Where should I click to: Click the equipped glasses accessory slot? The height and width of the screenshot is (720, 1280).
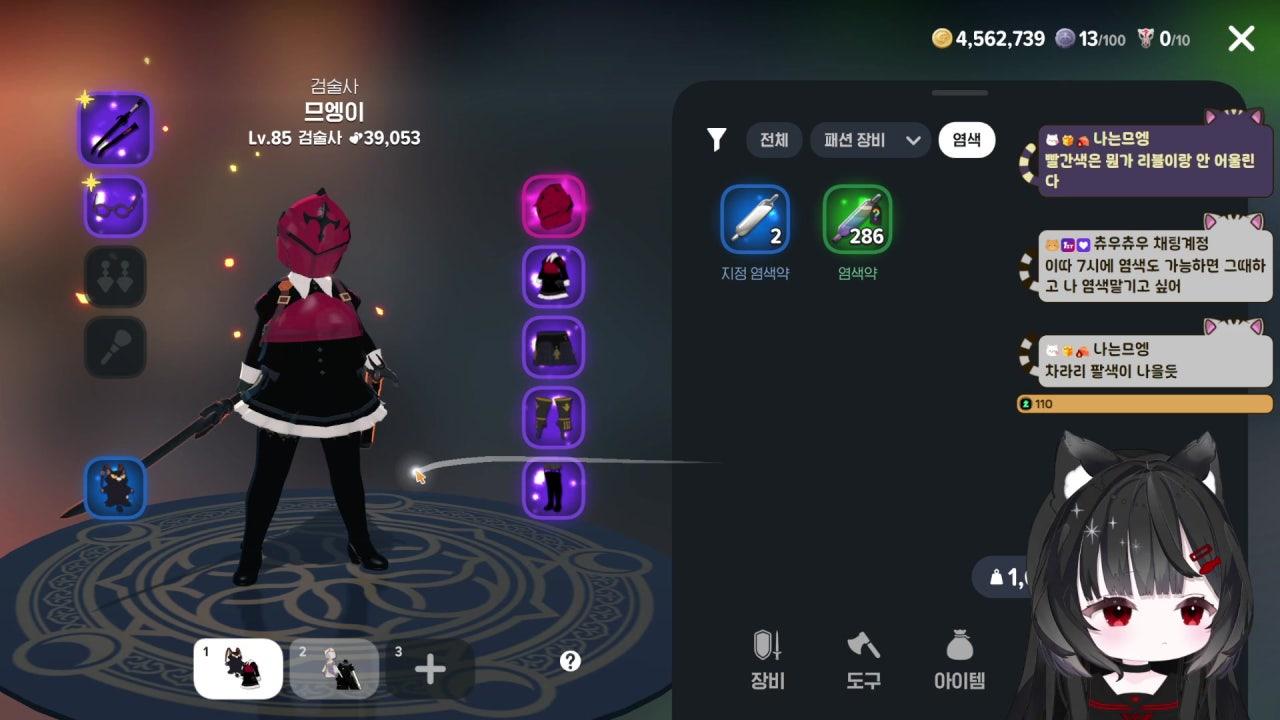[x=115, y=207]
